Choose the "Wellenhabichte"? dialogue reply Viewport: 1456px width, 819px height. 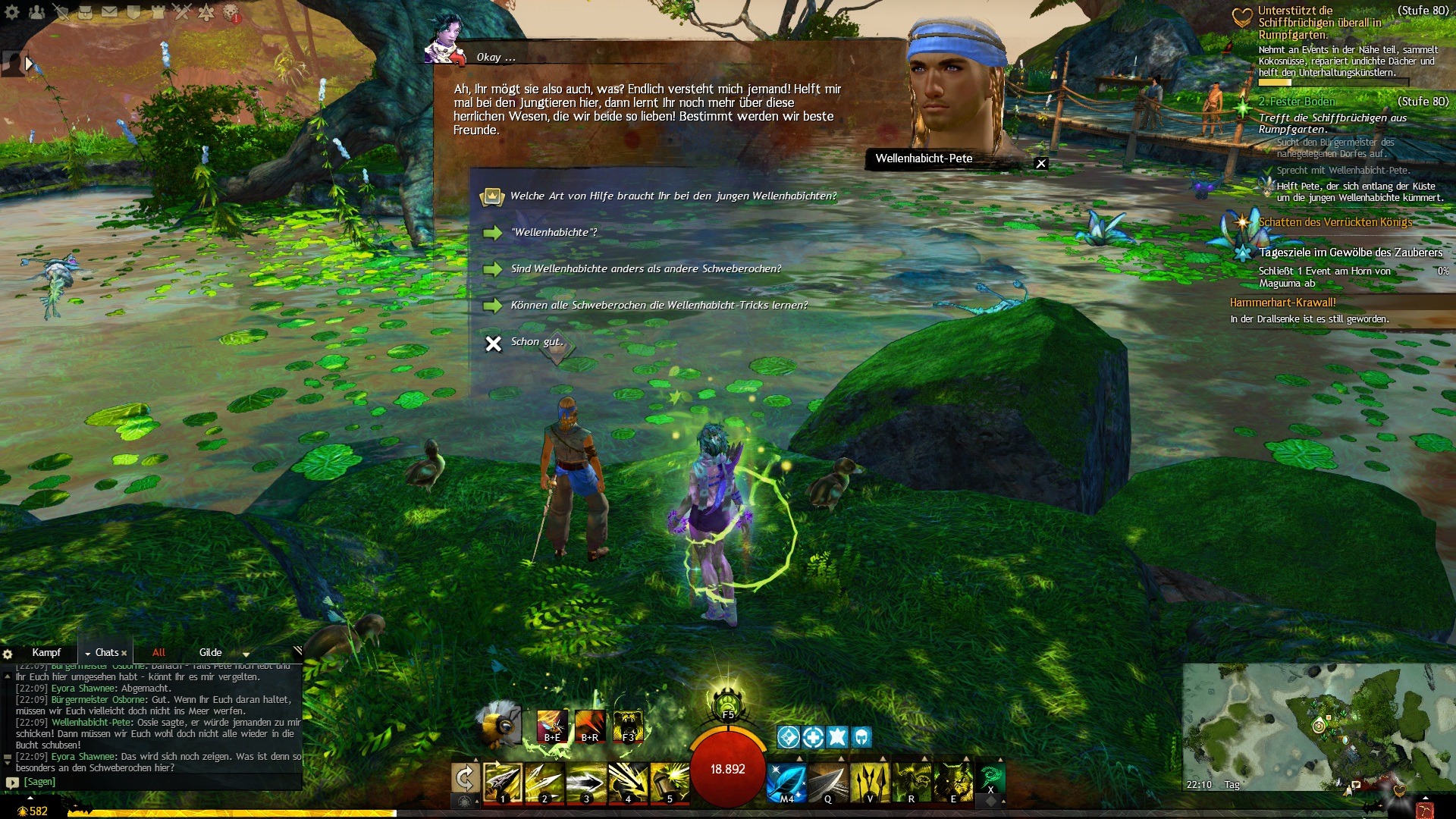[554, 233]
